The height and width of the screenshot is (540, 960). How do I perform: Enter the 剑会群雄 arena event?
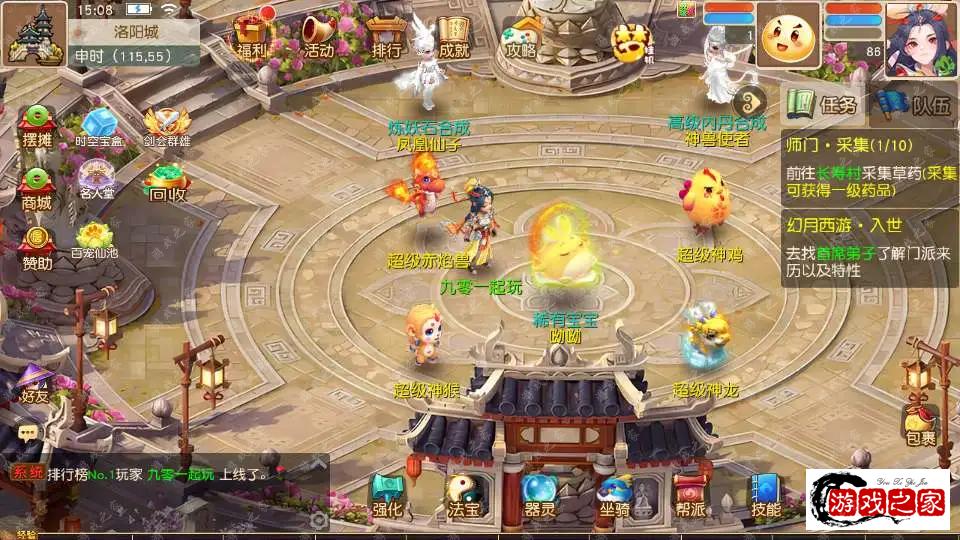point(166,127)
